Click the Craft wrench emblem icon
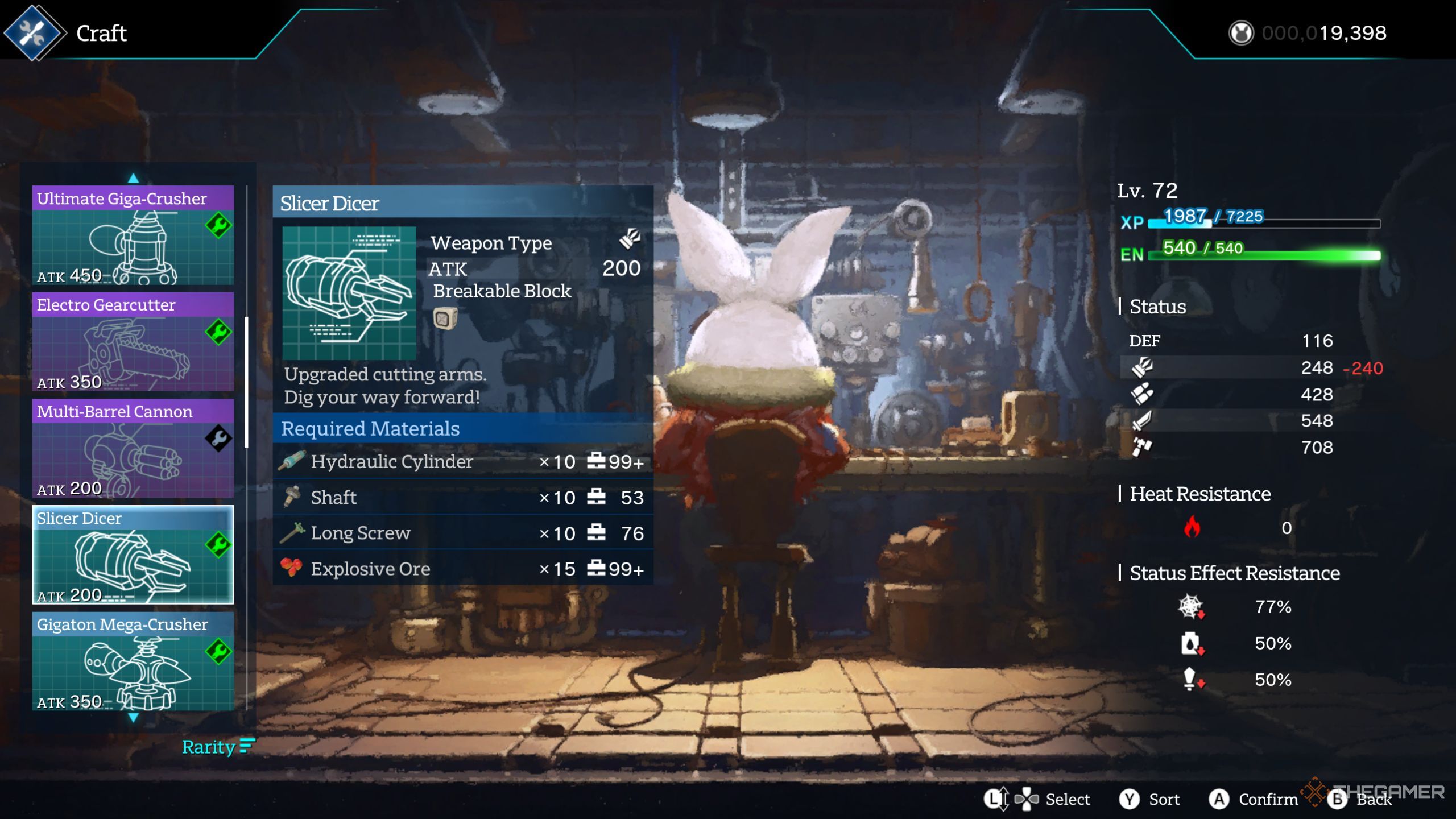1456x819 pixels. pyautogui.click(x=33, y=33)
